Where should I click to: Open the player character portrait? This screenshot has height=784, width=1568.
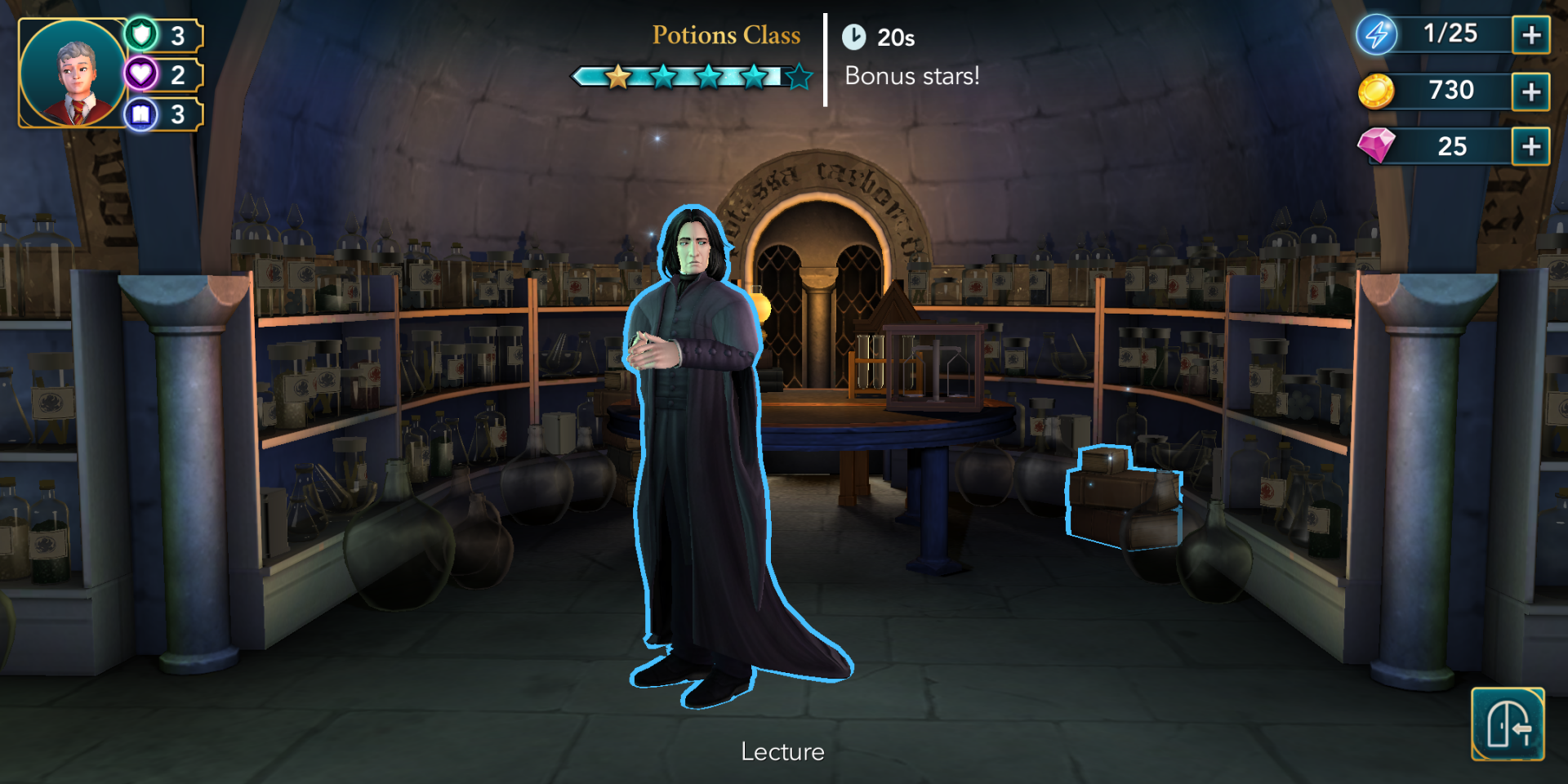coord(73,73)
